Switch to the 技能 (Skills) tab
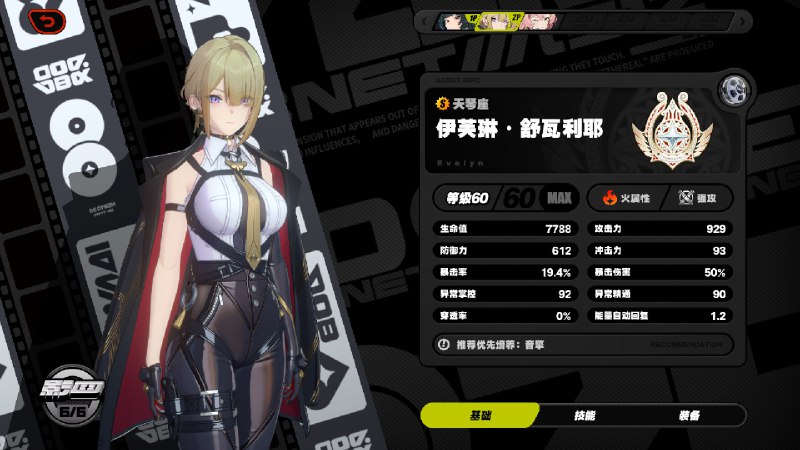 point(584,415)
